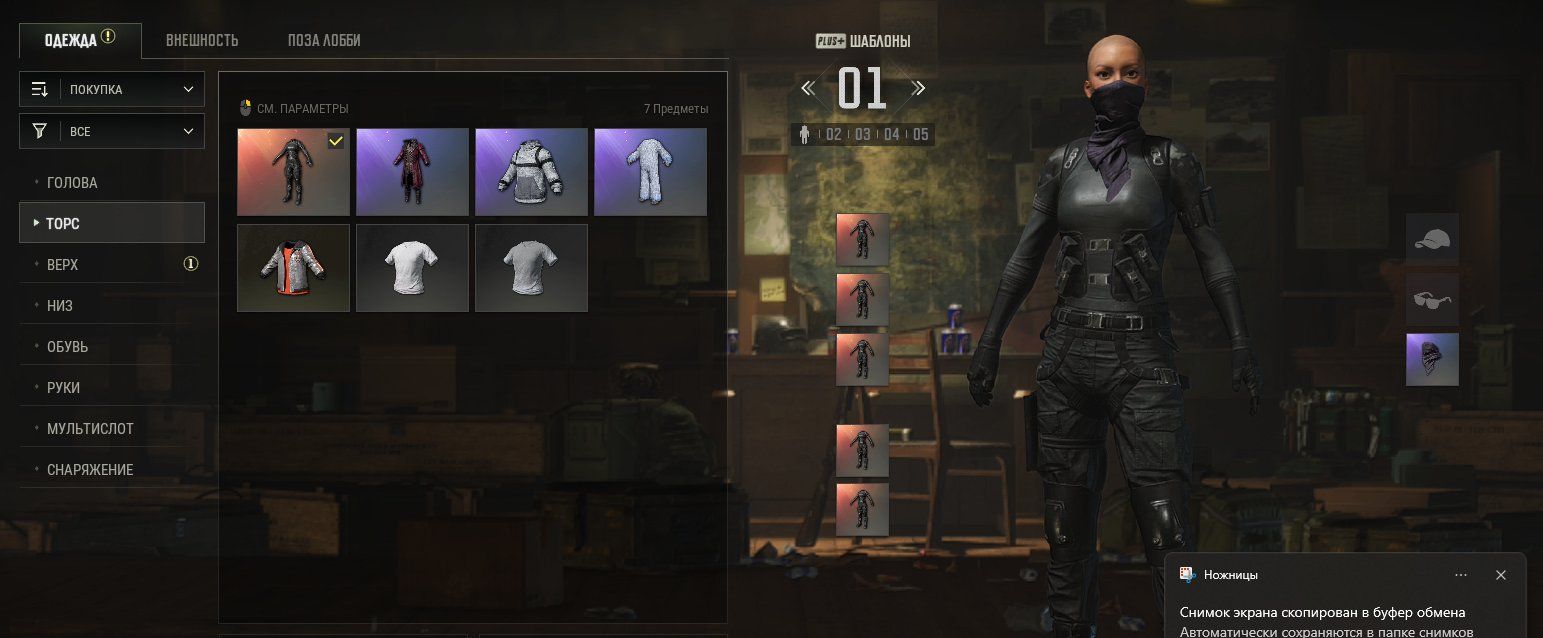1543x638 pixels.
Task: Open the Поза лобби tab
Action: [324, 40]
